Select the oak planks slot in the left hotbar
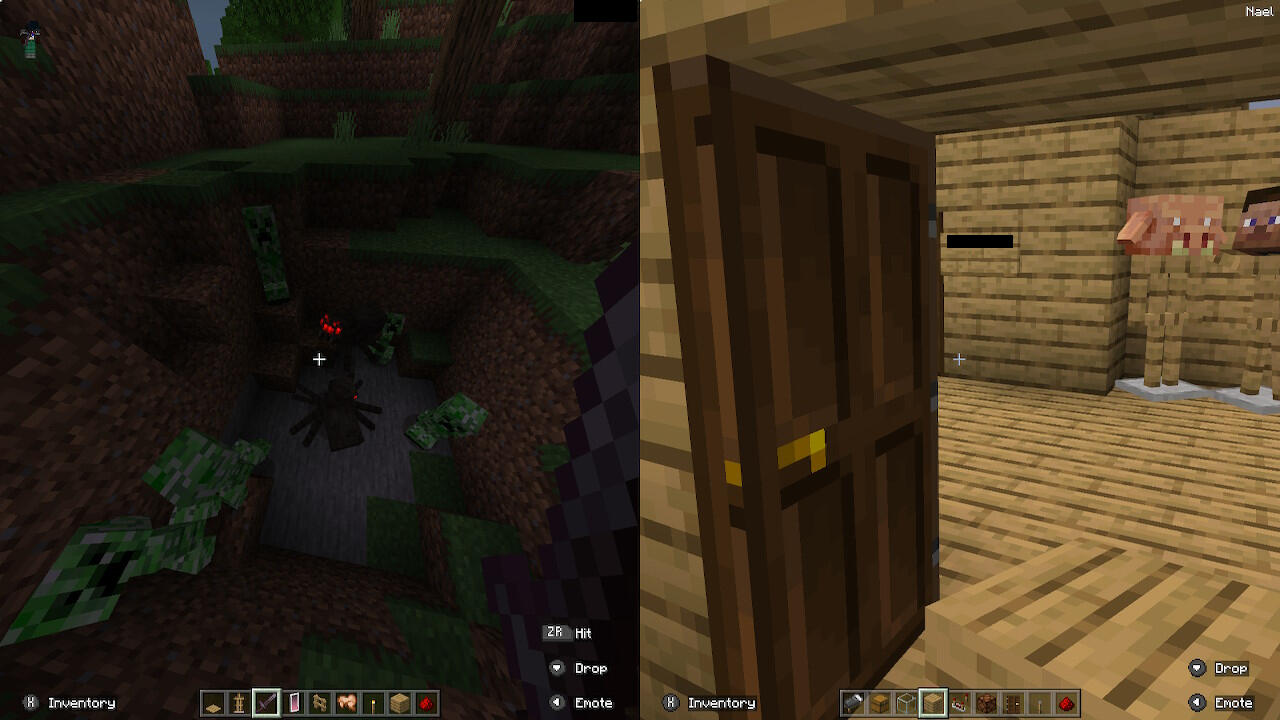 [x=399, y=703]
